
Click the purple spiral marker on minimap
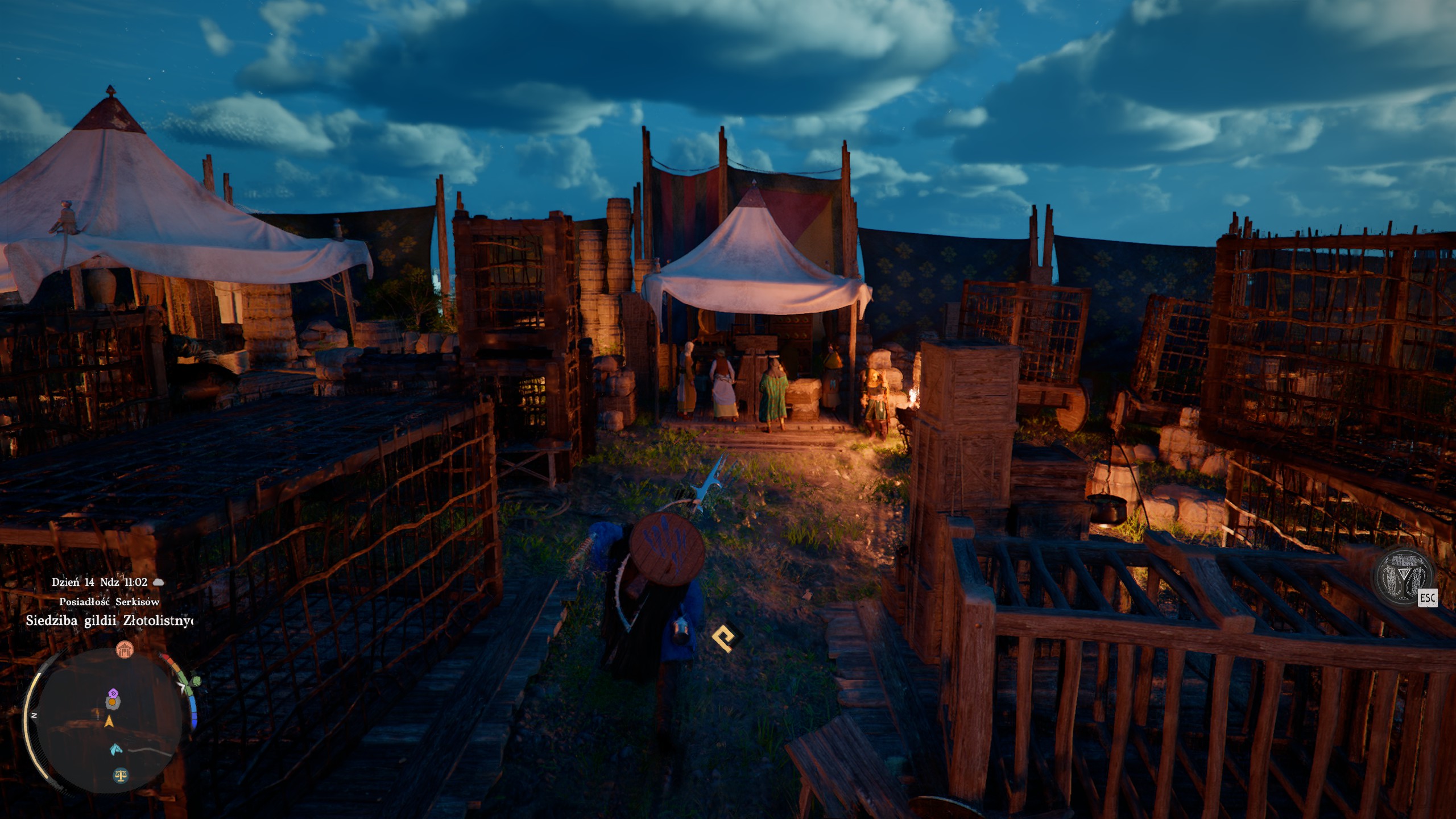click(x=114, y=693)
